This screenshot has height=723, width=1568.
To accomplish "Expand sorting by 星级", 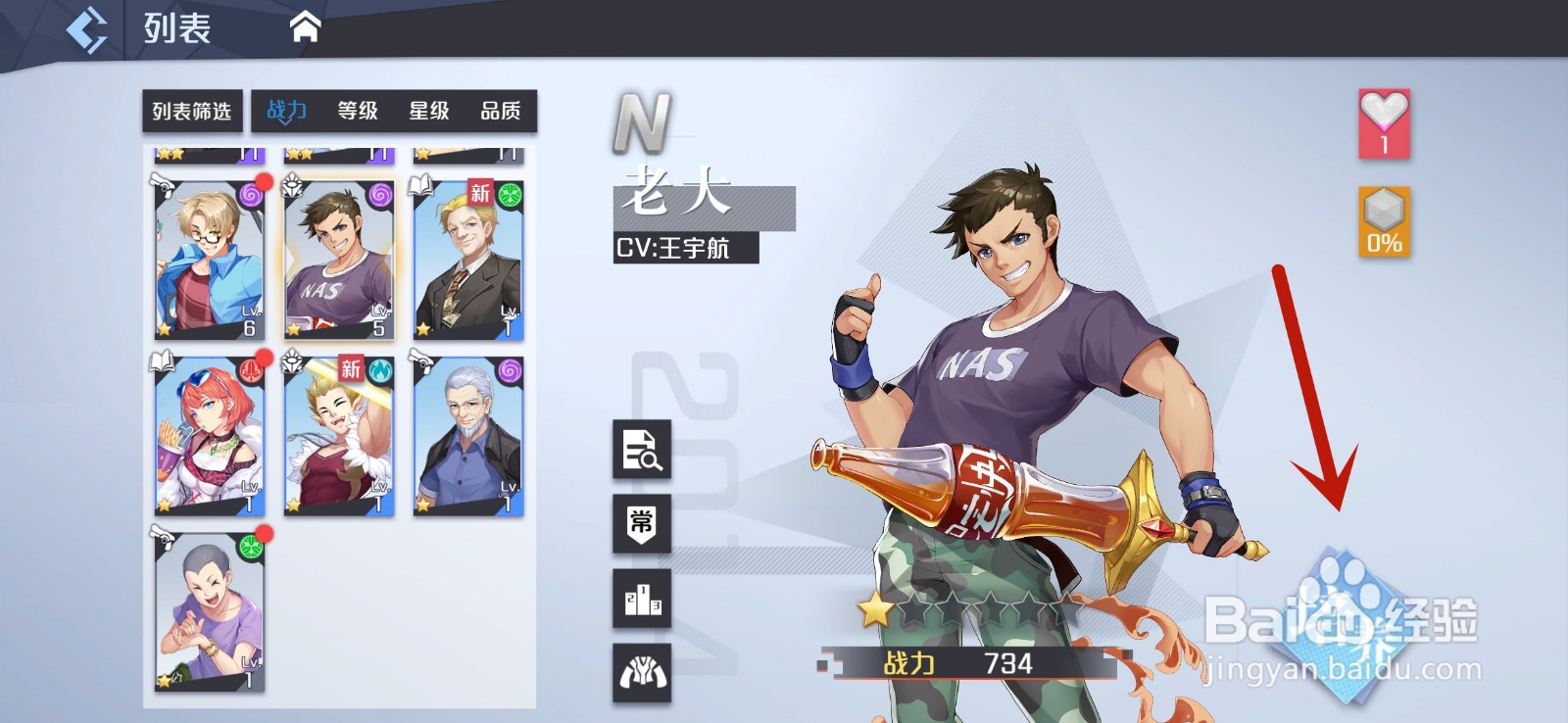I will [x=429, y=112].
